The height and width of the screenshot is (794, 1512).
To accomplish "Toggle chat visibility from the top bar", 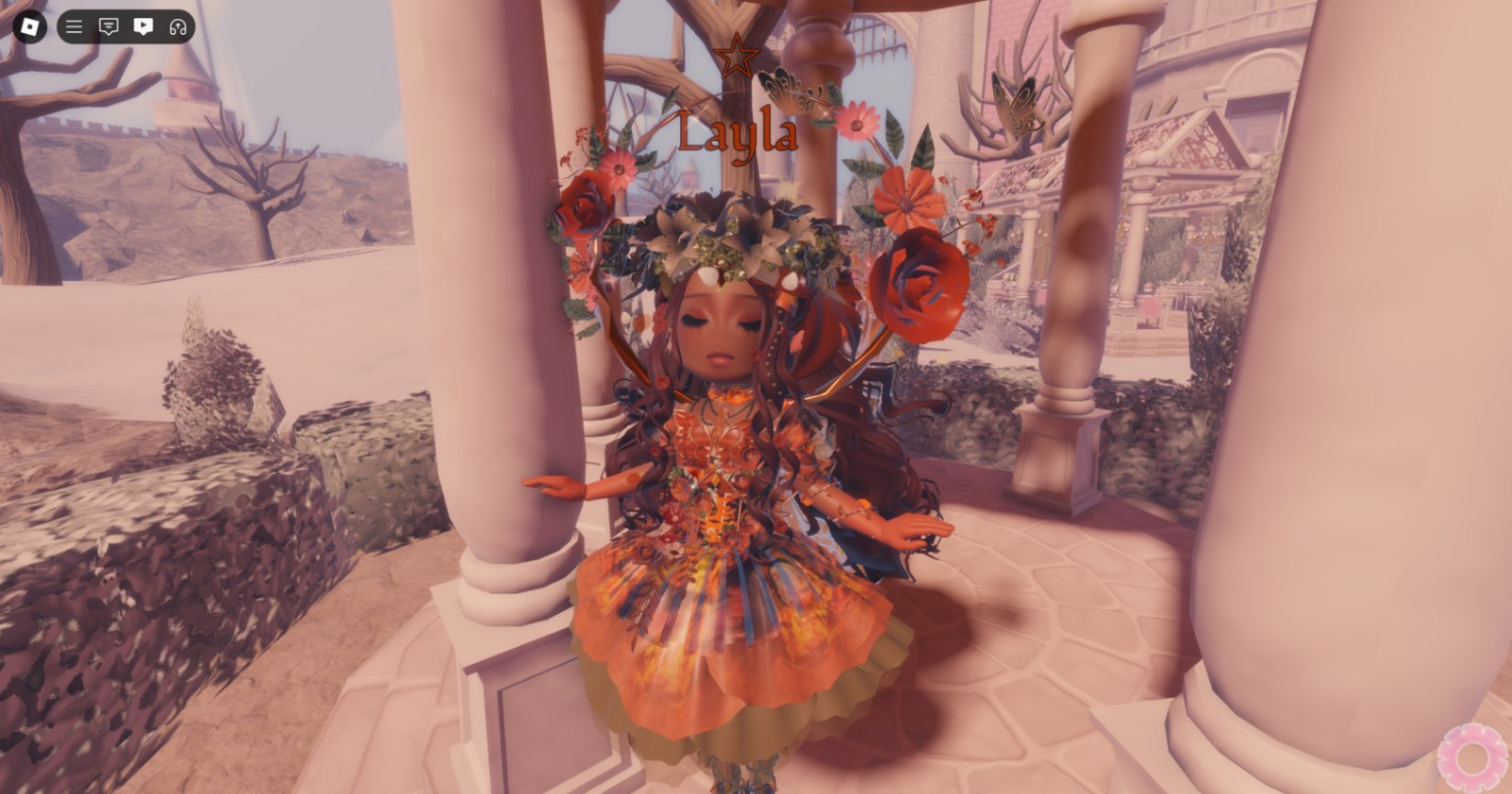I will pos(108,26).
